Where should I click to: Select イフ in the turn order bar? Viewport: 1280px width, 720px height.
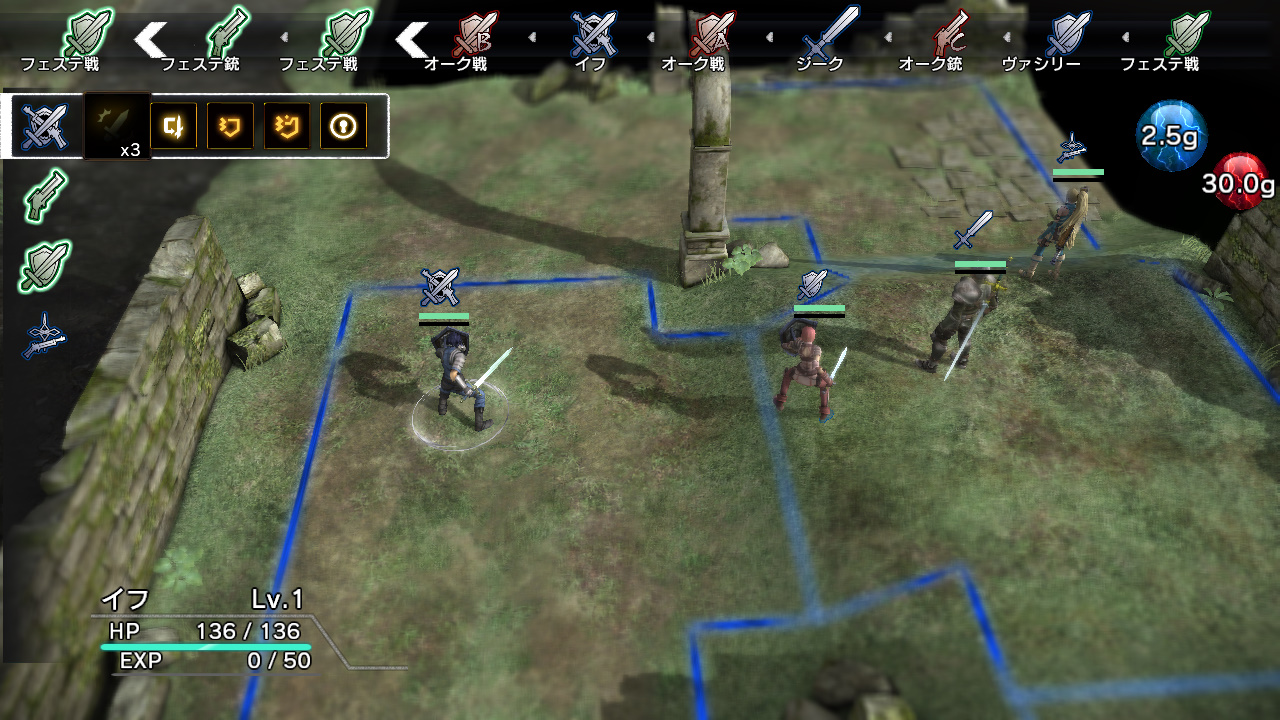[593, 32]
